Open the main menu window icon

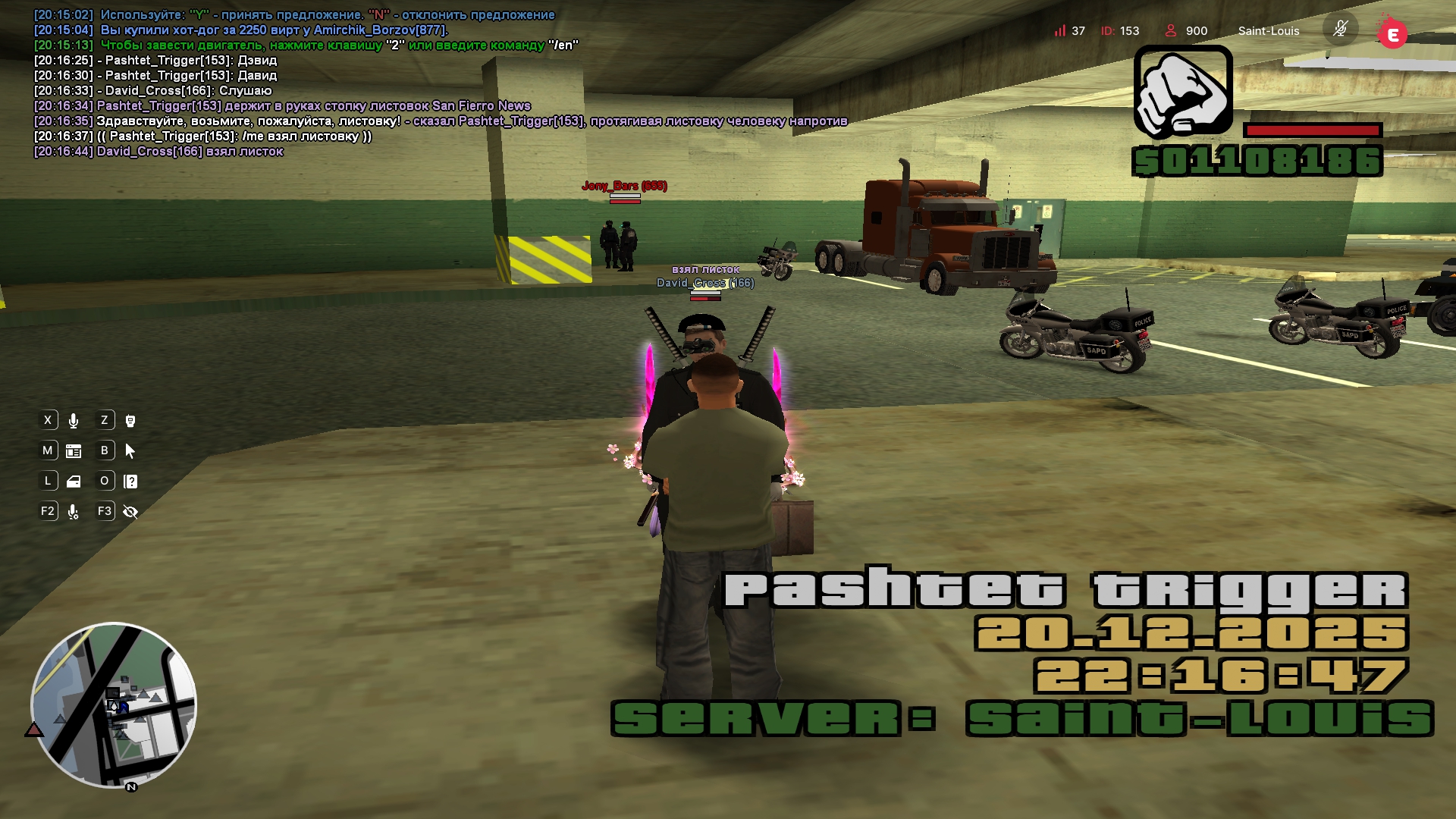(x=74, y=451)
